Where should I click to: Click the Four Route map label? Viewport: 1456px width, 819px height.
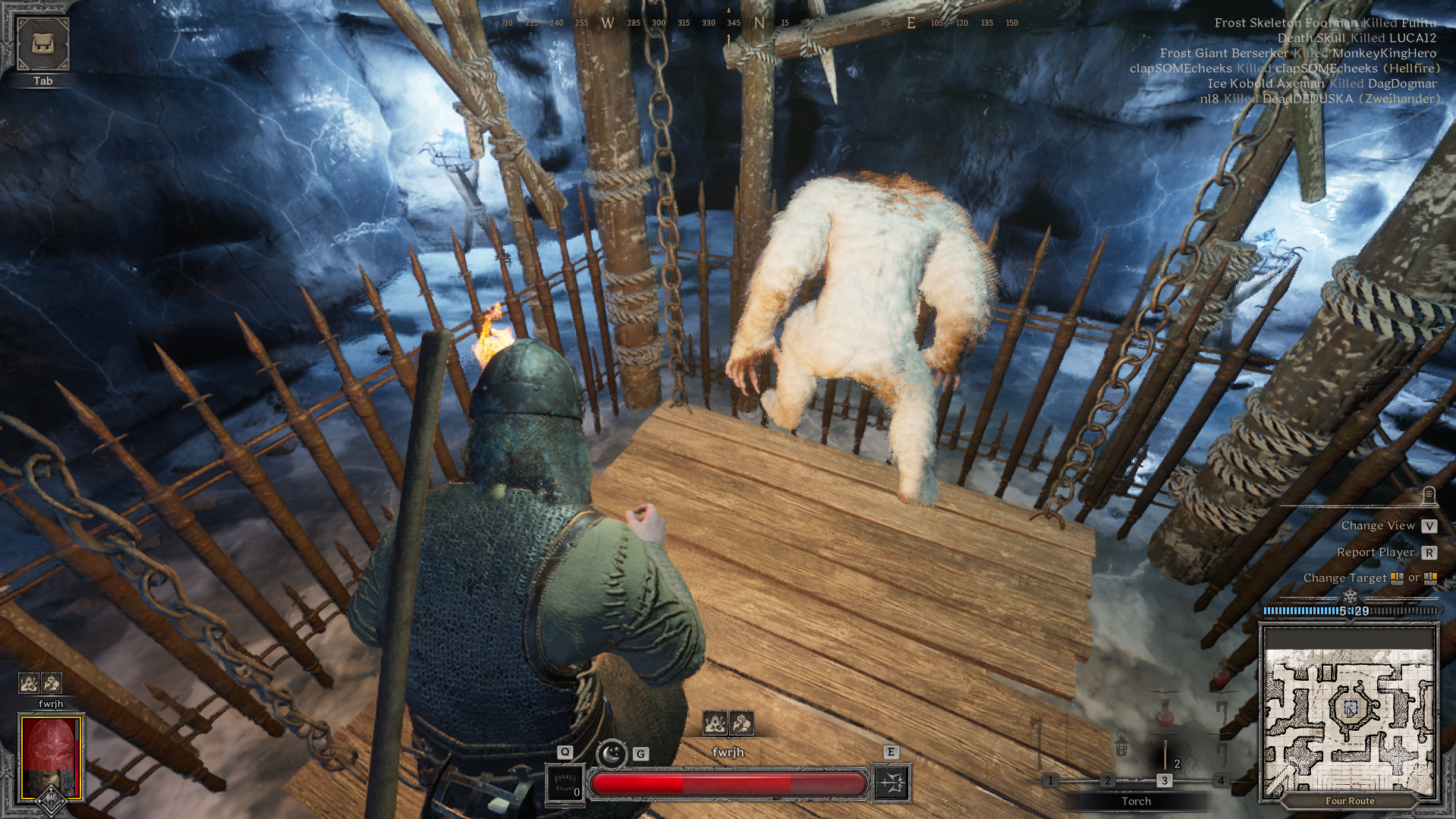click(1349, 801)
